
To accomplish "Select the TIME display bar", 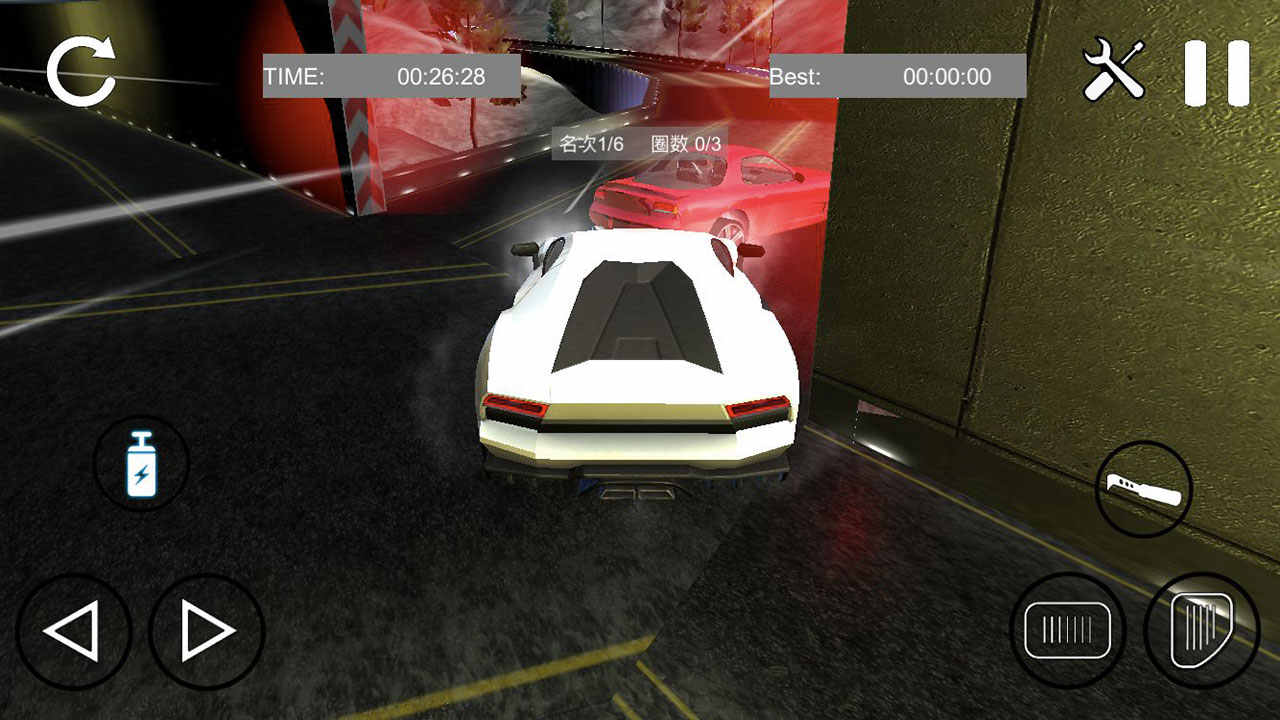I will coord(390,75).
